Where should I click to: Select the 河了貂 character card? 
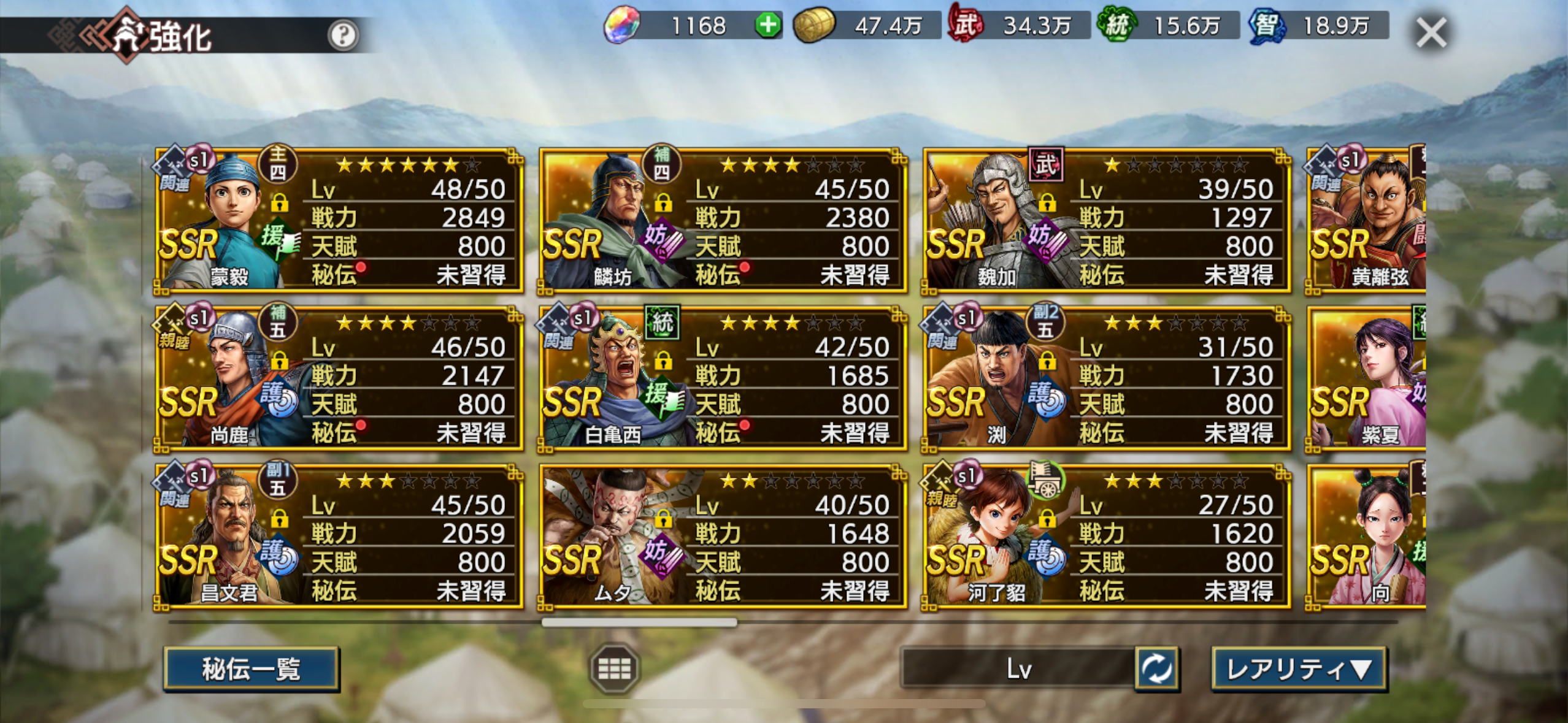coord(1107,537)
